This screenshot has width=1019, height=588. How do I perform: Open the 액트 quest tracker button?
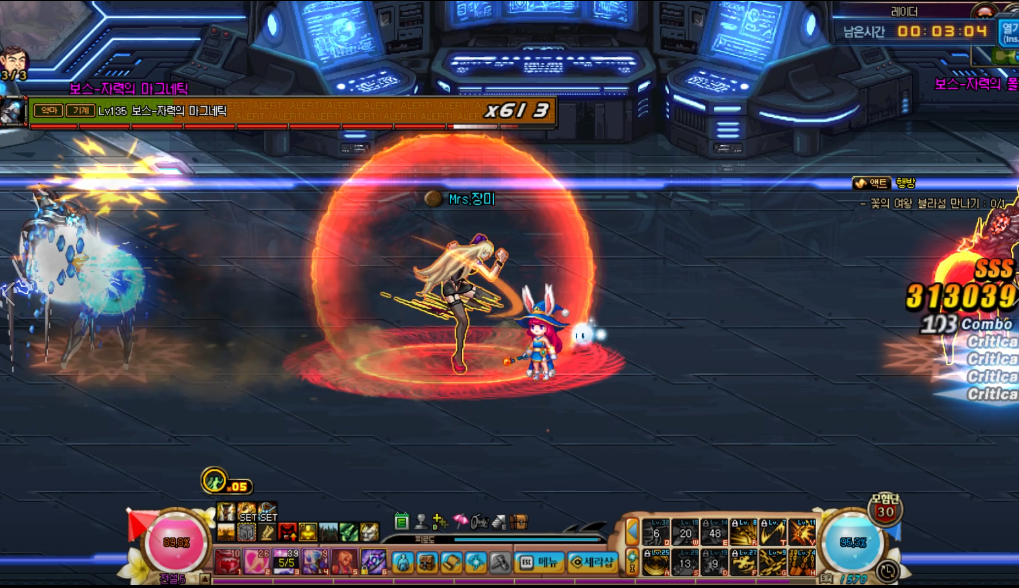[x=872, y=183]
